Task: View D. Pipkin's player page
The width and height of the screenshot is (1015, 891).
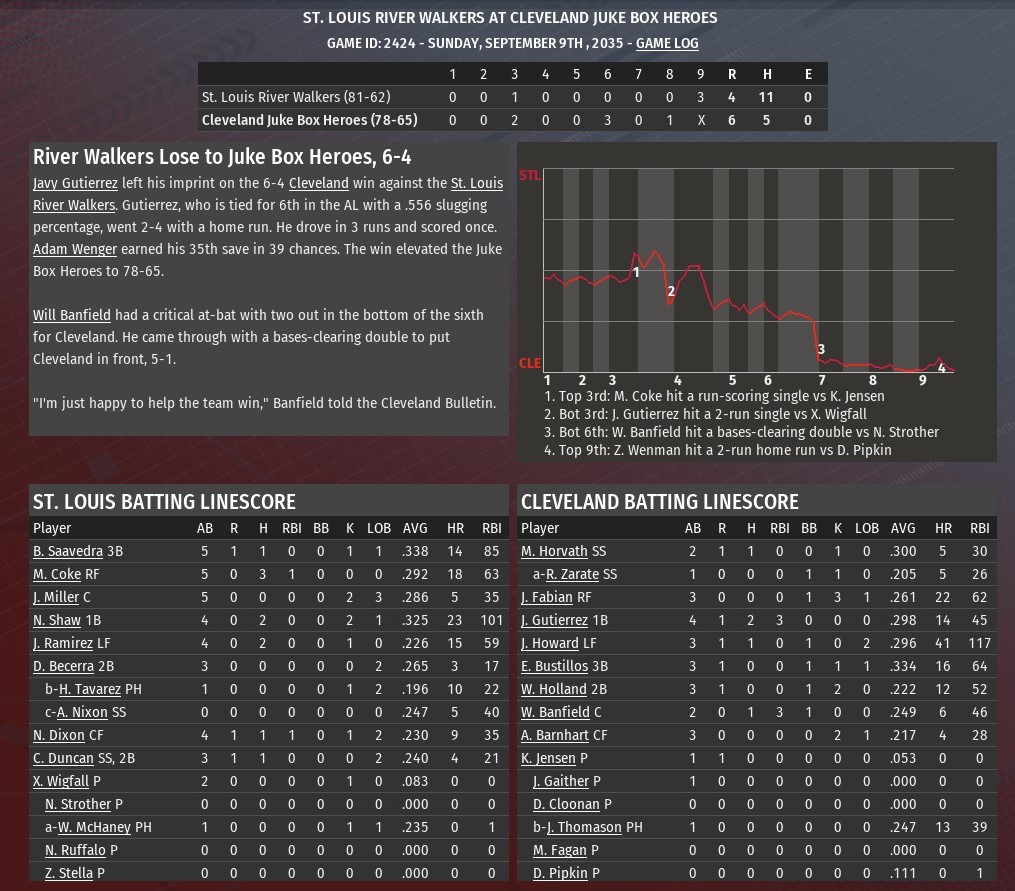Action: pos(560,873)
